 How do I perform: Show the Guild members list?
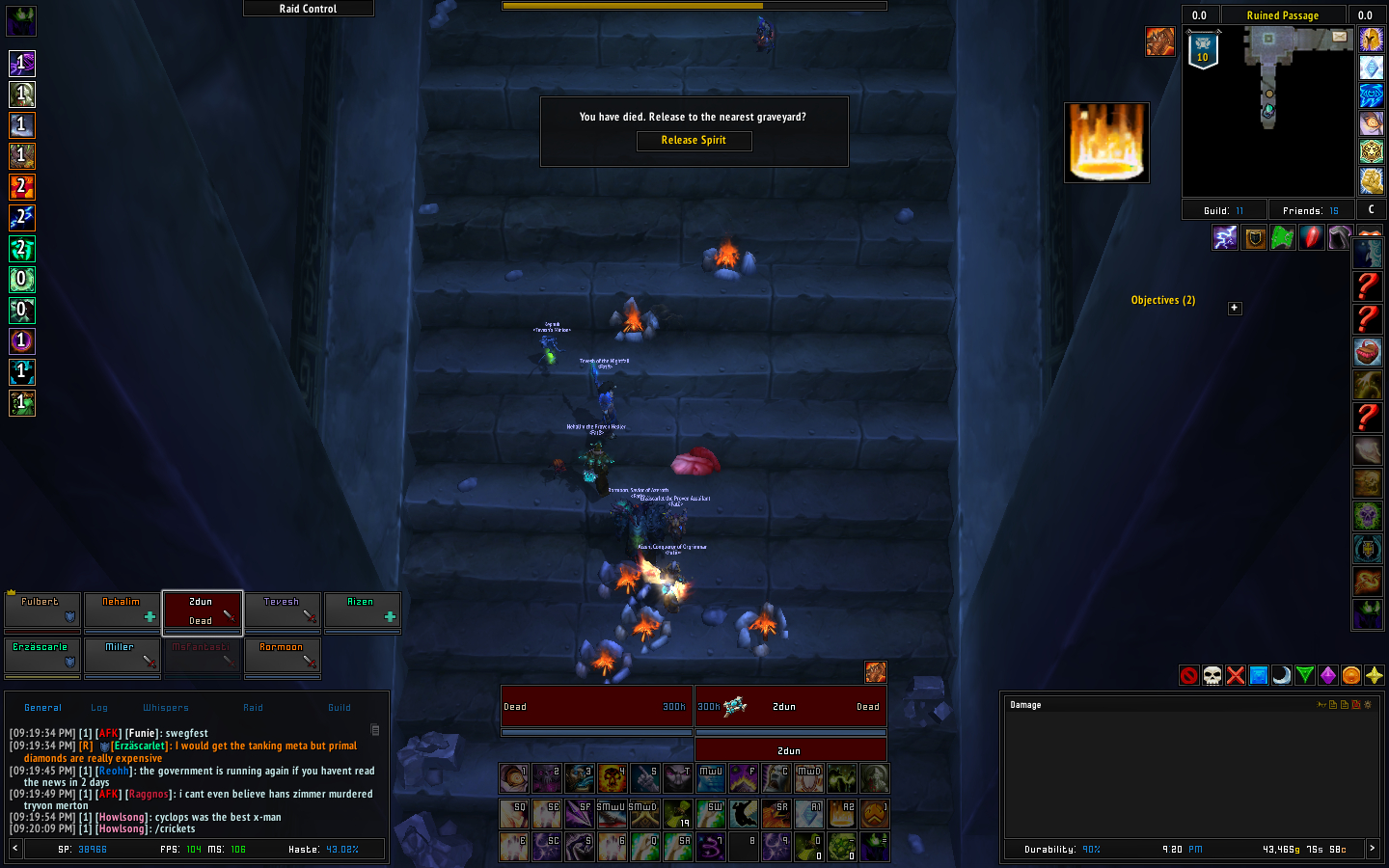click(1224, 210)
